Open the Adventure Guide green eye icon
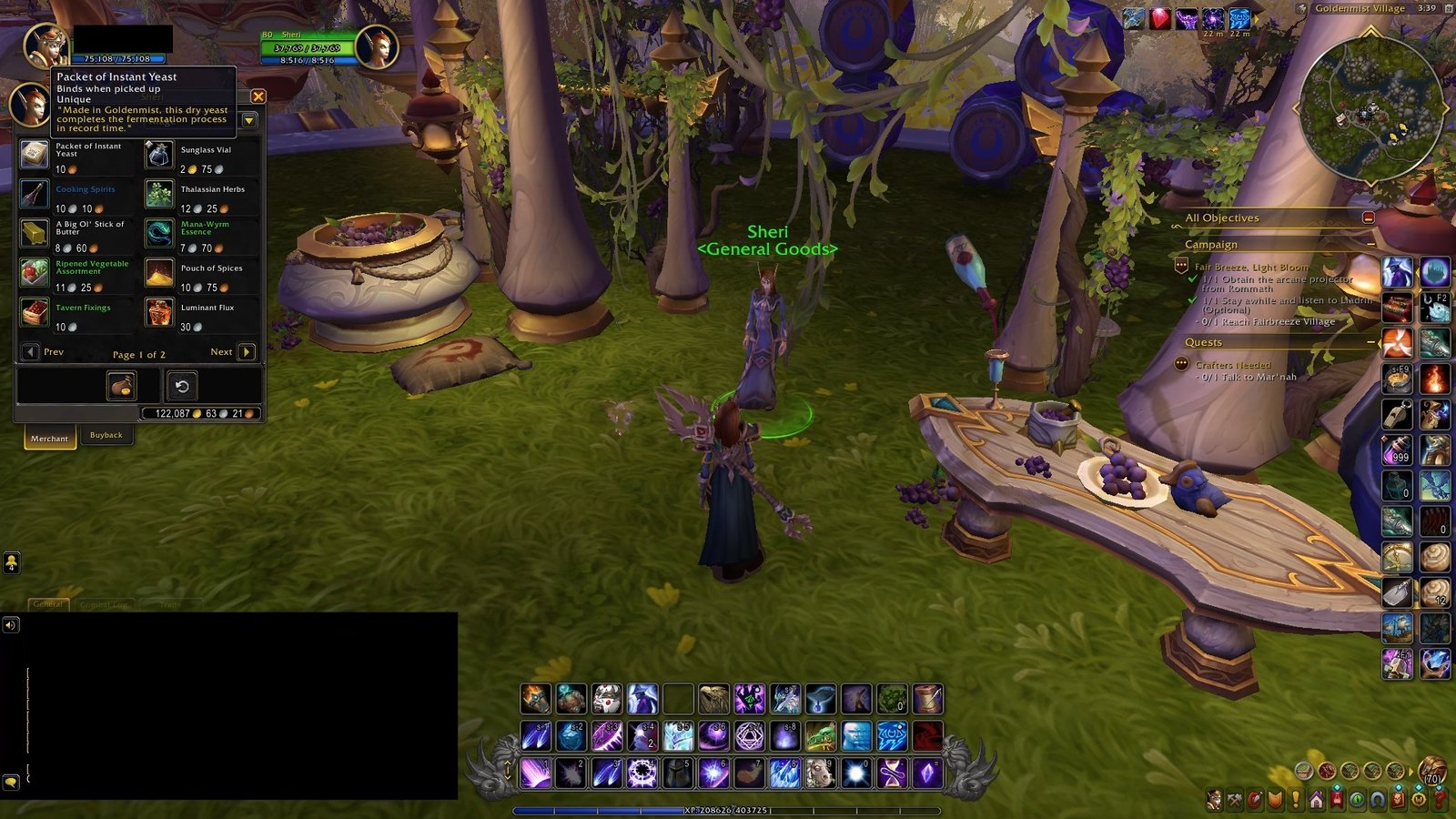The width and height of the screenshot is (1456, 819). [1357, 800]
